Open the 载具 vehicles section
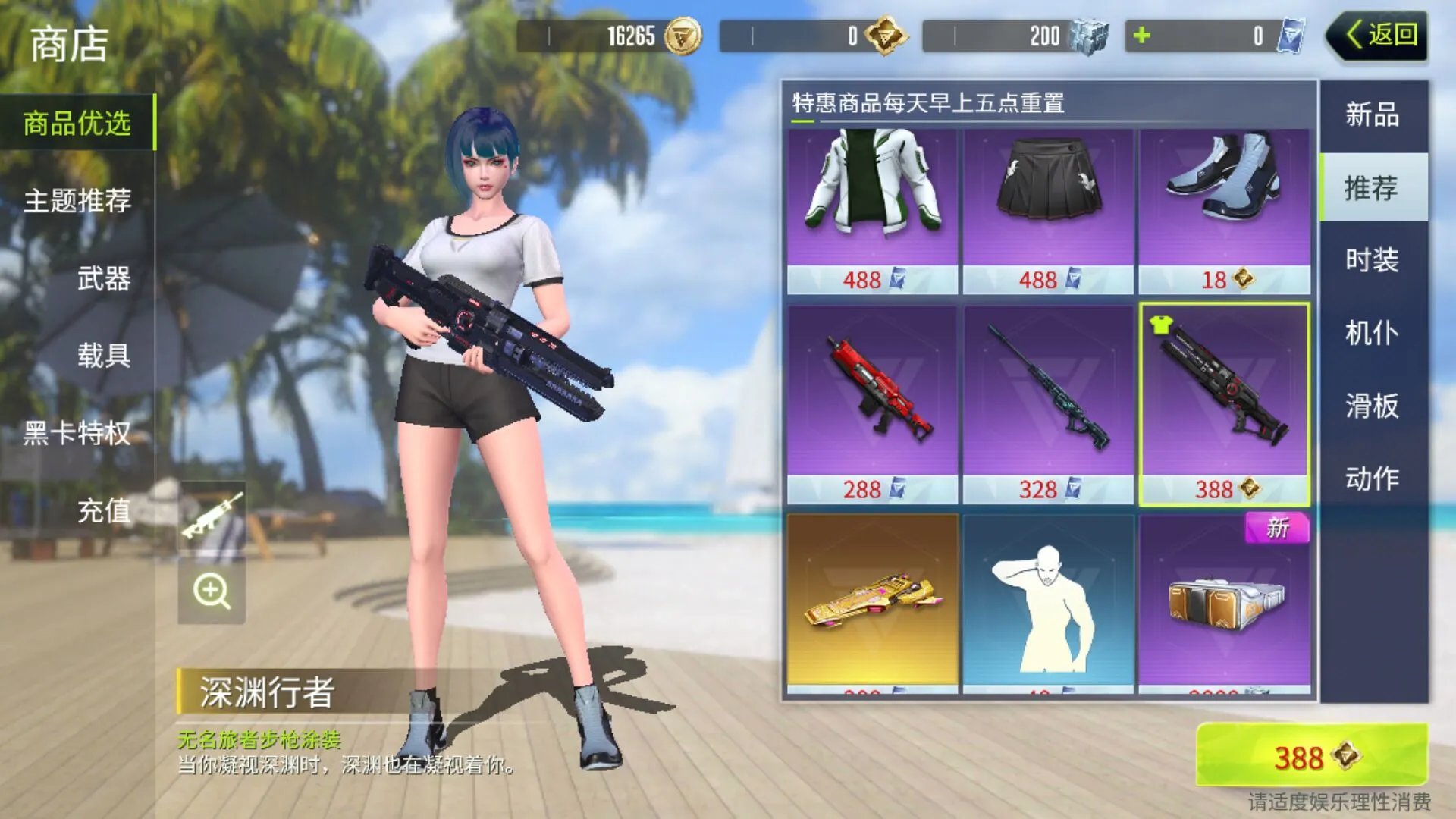 tap(103, 356)
